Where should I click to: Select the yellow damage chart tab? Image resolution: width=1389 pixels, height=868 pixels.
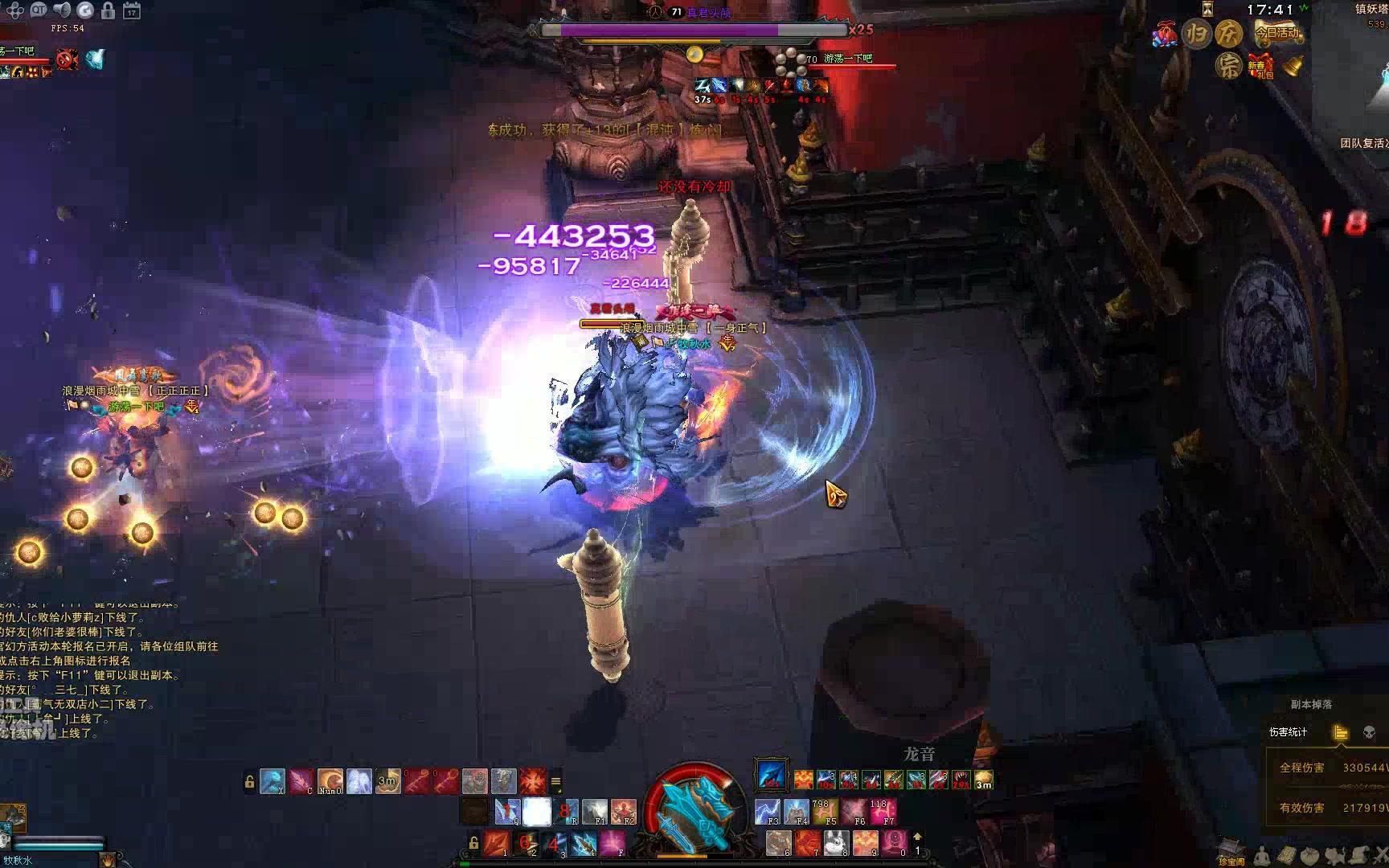pos(1340,732)
